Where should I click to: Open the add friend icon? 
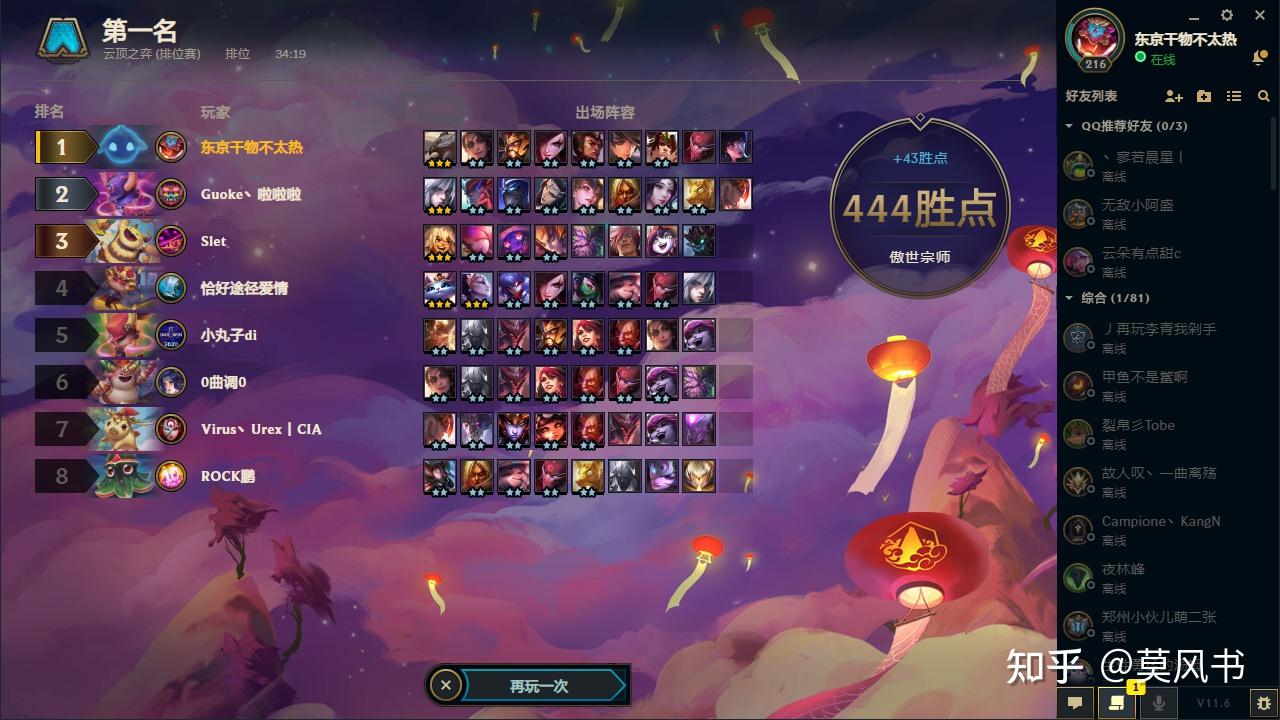[x=1174, y=96]
